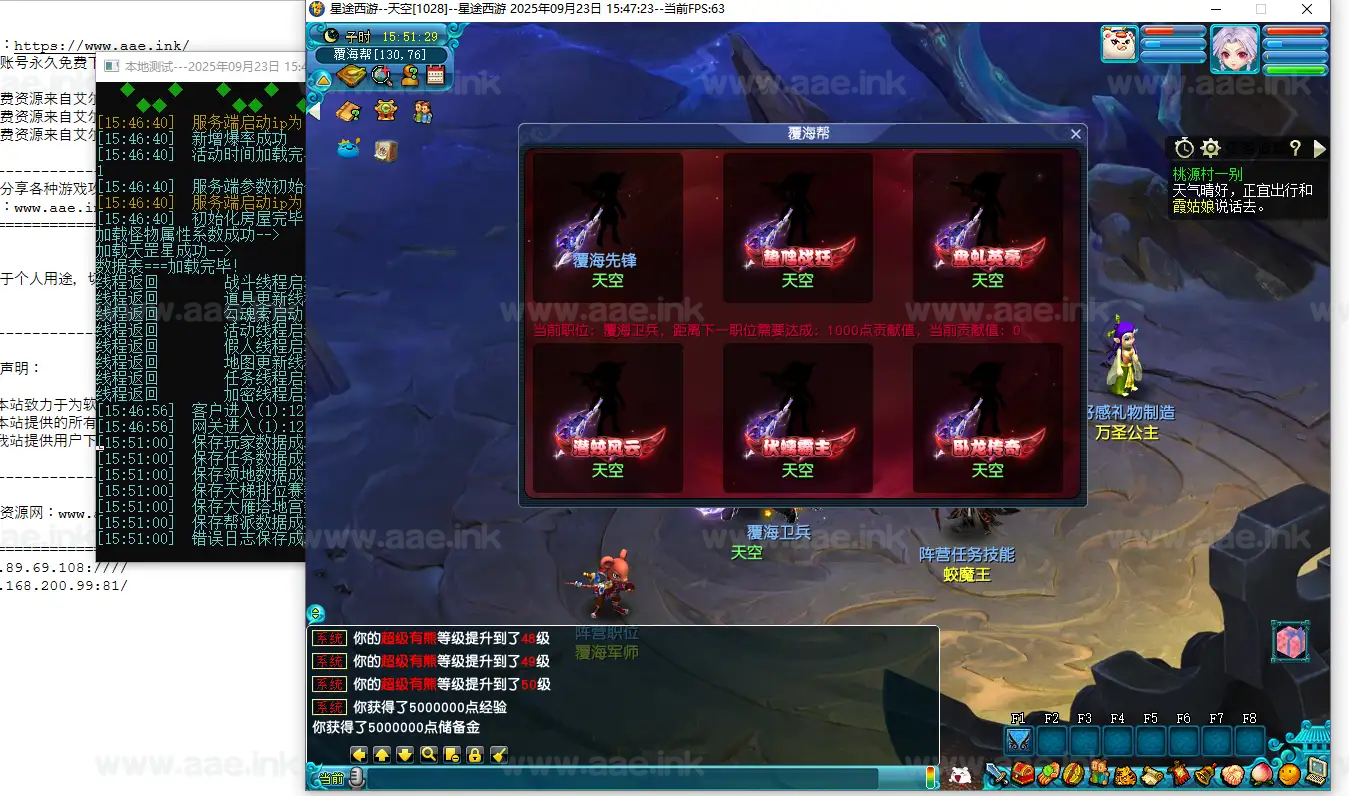This screenshot has height=796, width=1349.
Task: Open the gear settings icon in tracker
Action: click(x=1210, y=148)
